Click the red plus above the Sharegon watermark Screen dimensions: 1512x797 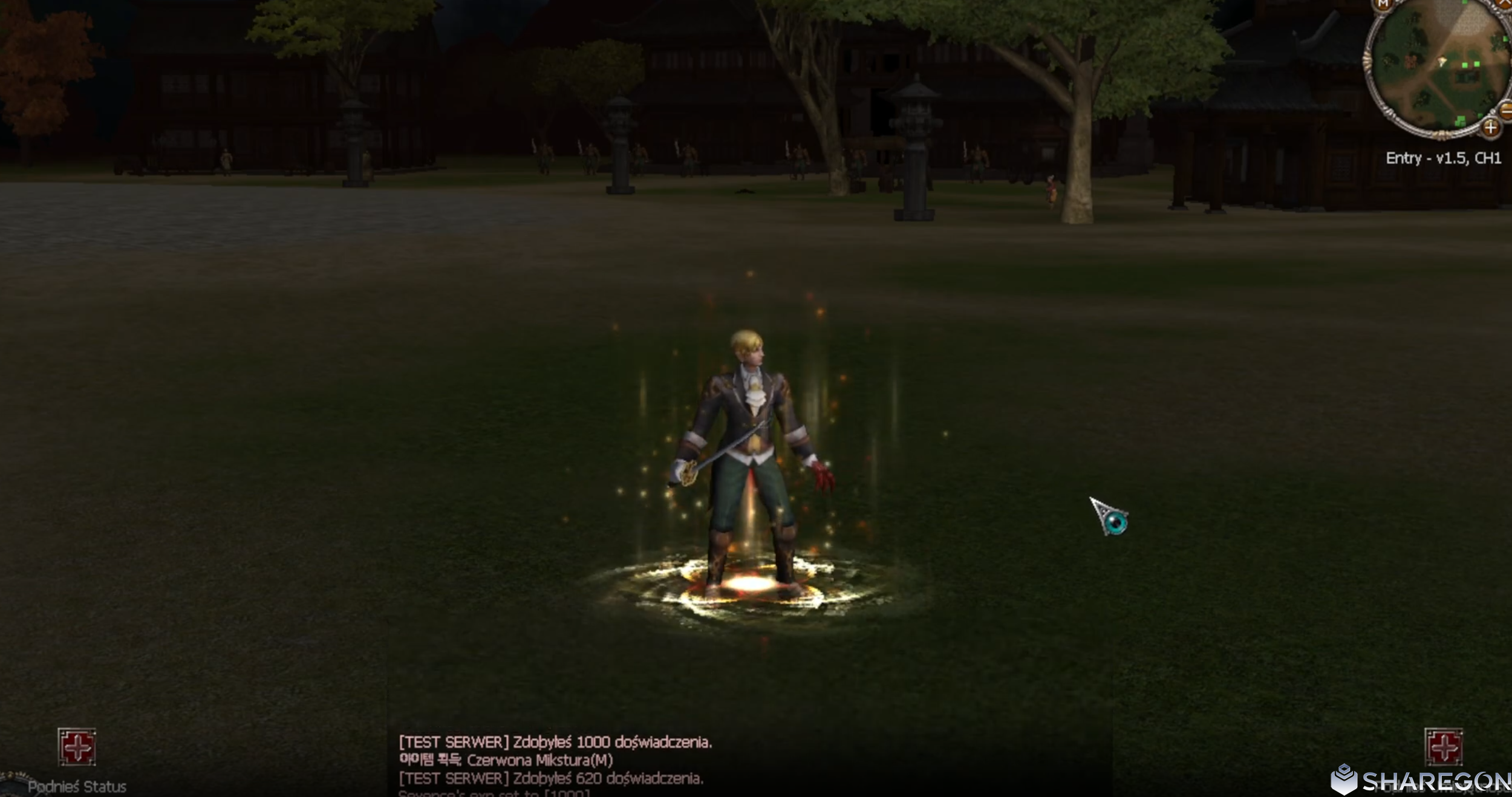[x=1443, y=747]
